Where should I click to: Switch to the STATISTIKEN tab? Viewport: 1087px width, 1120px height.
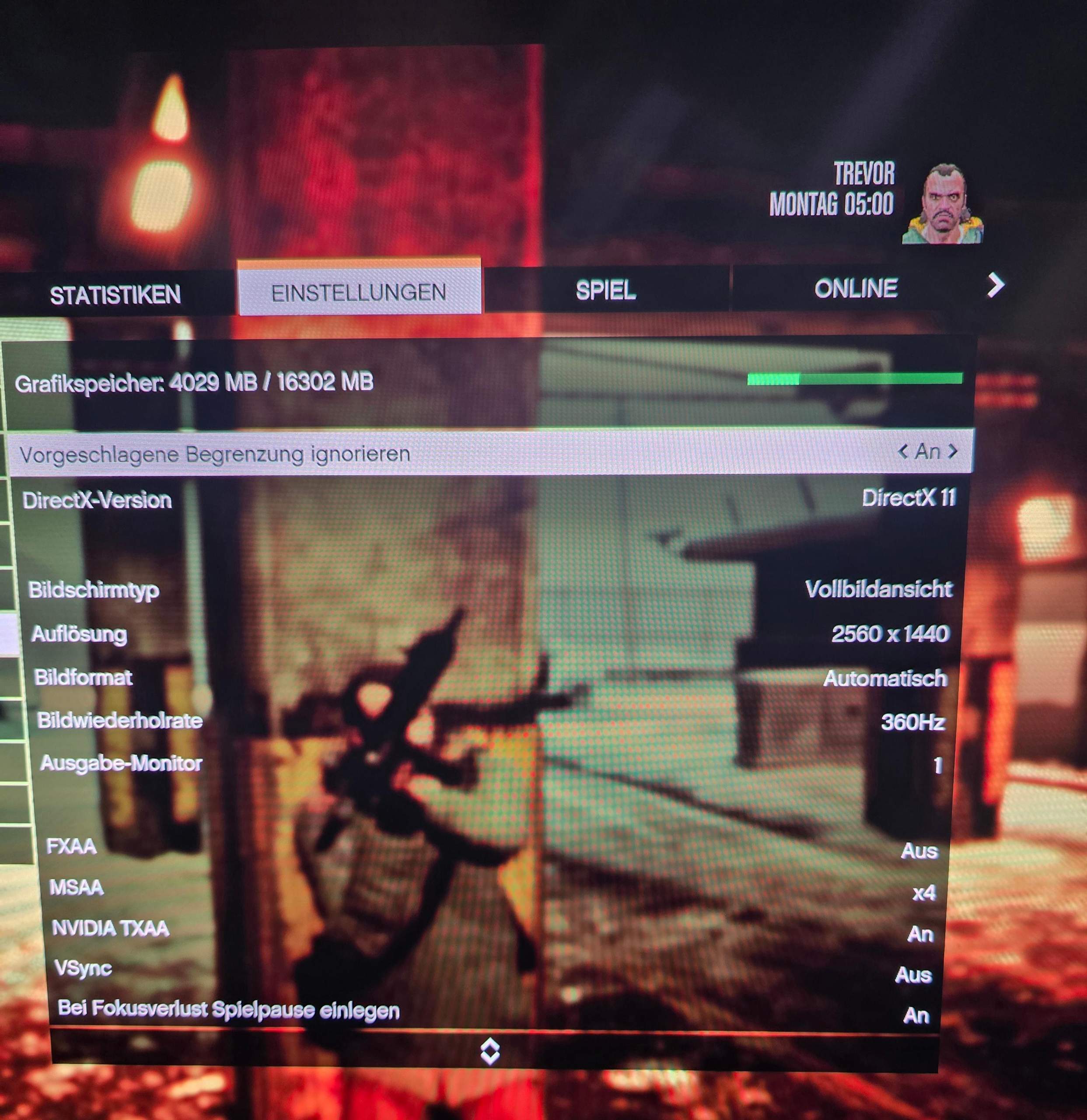click(116, 294)
